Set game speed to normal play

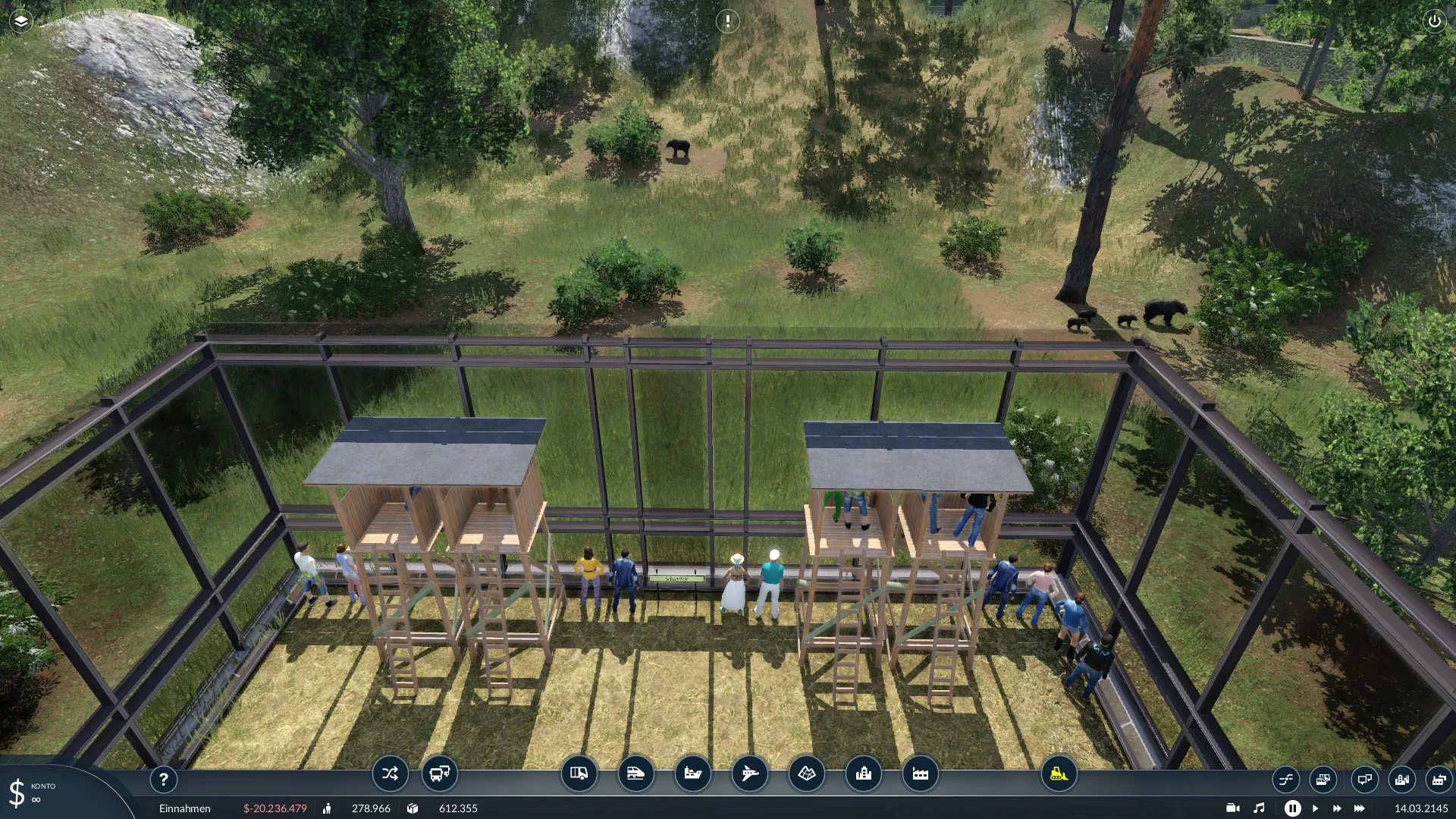(1315, 808)
